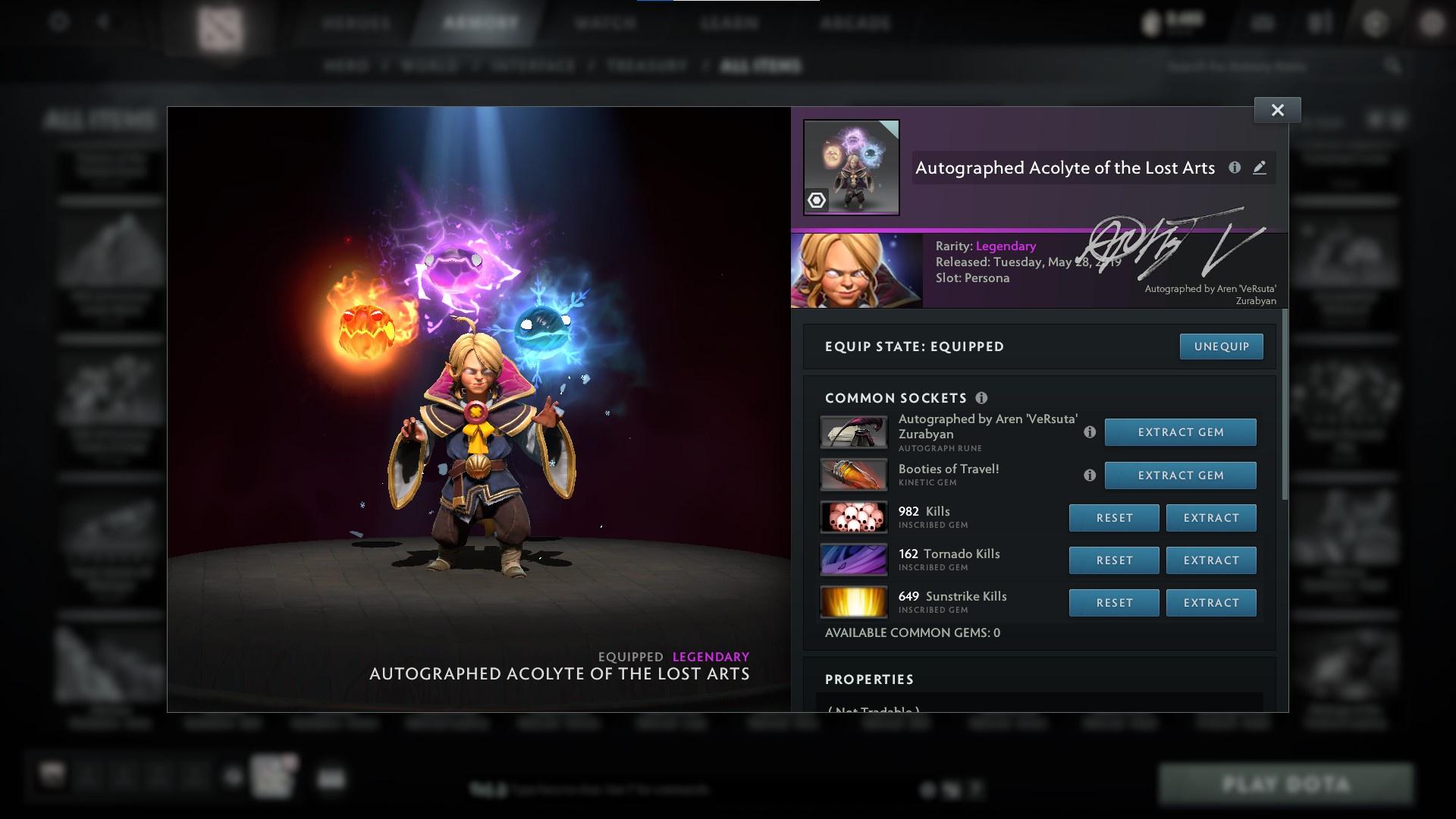
Task: Click the Tornado Kills inscribed gem icon
Action: [853, 560]
